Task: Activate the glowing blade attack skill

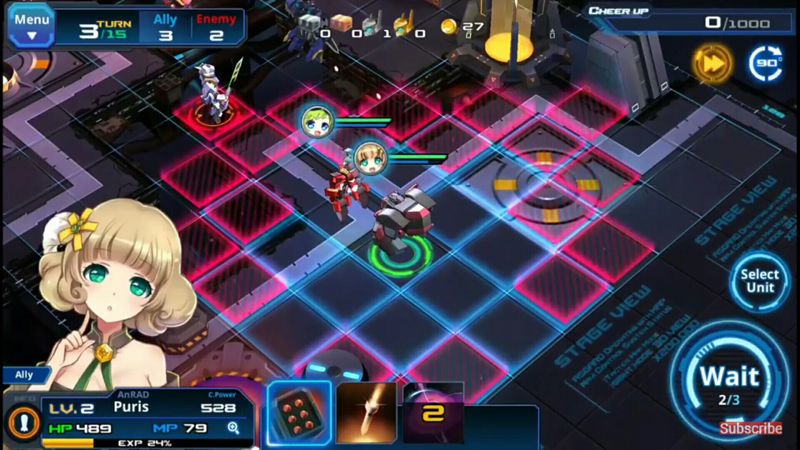Action: tap(366, 412)
